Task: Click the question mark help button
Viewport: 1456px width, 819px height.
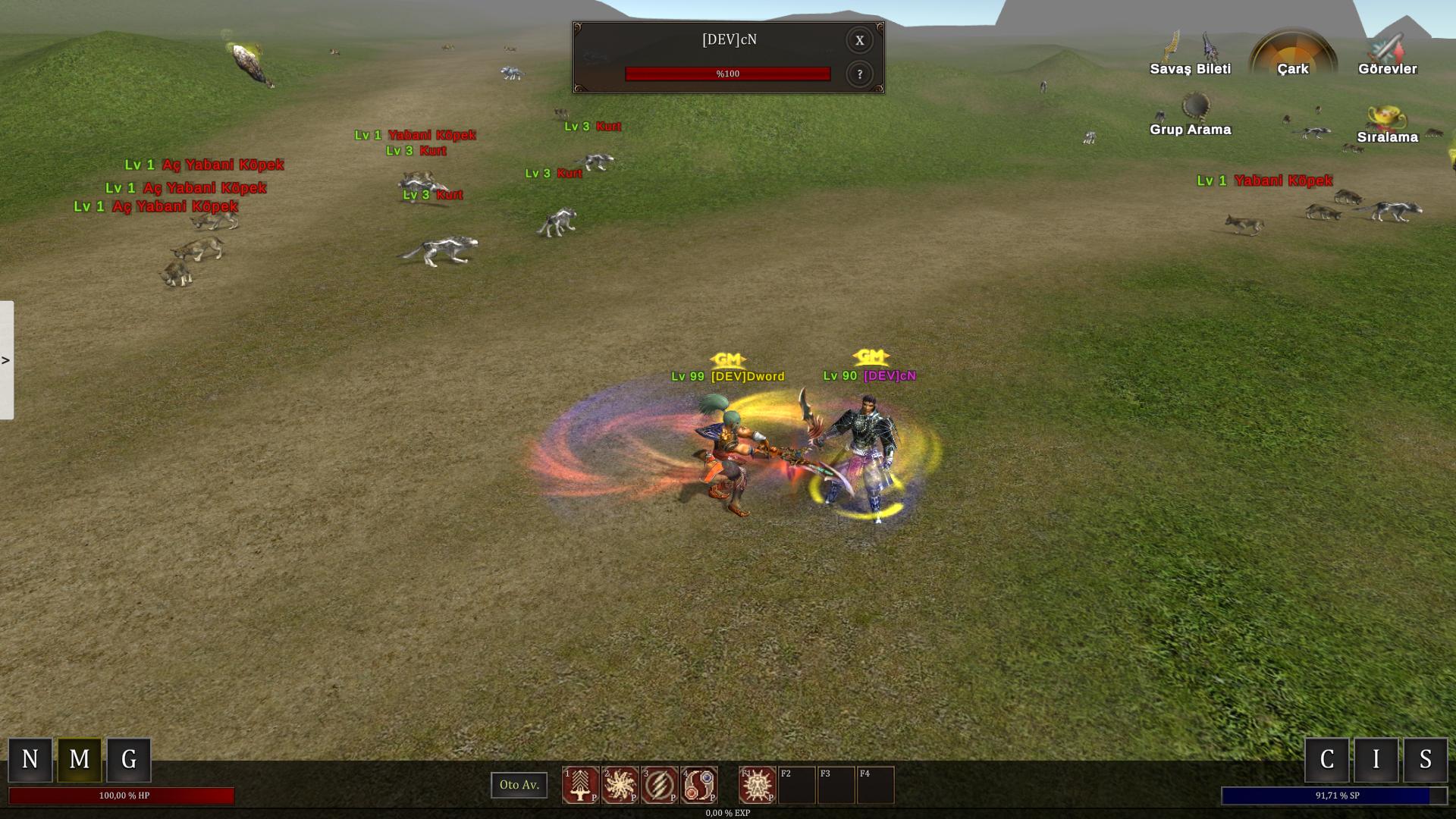Action: (859, 74)
